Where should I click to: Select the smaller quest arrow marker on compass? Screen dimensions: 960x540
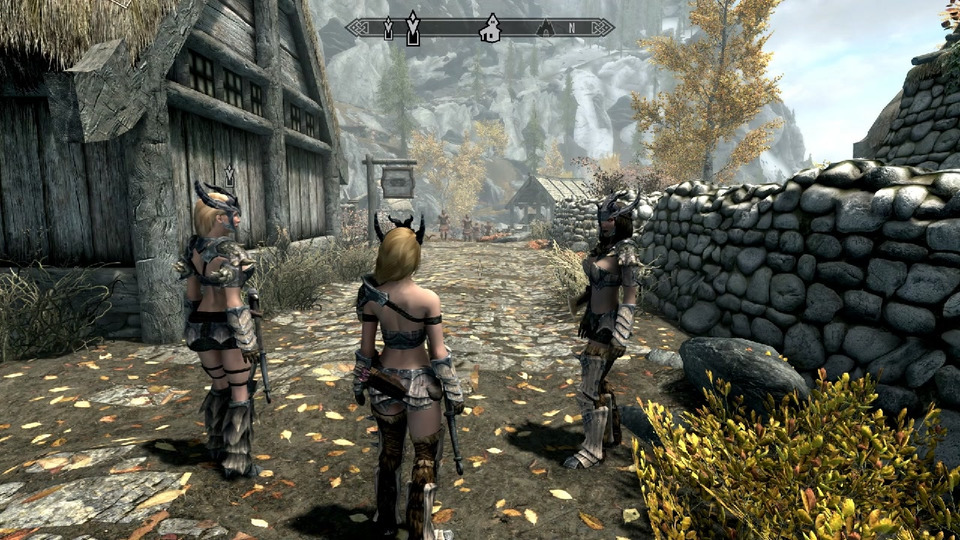tap(388, 29)
